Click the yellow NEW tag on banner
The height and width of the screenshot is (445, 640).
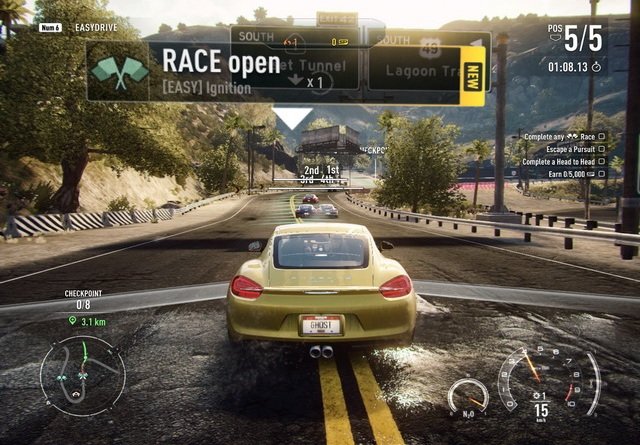473,74
